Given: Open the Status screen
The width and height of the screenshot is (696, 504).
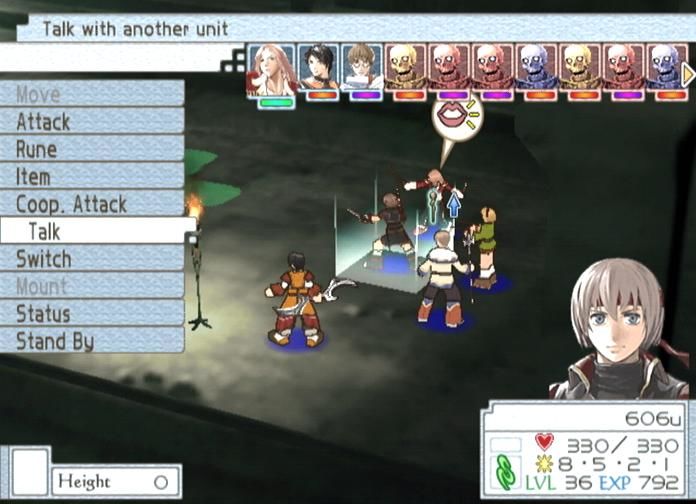Looking at the screenshot, I should pyautogui.click(x=90, y=314).
